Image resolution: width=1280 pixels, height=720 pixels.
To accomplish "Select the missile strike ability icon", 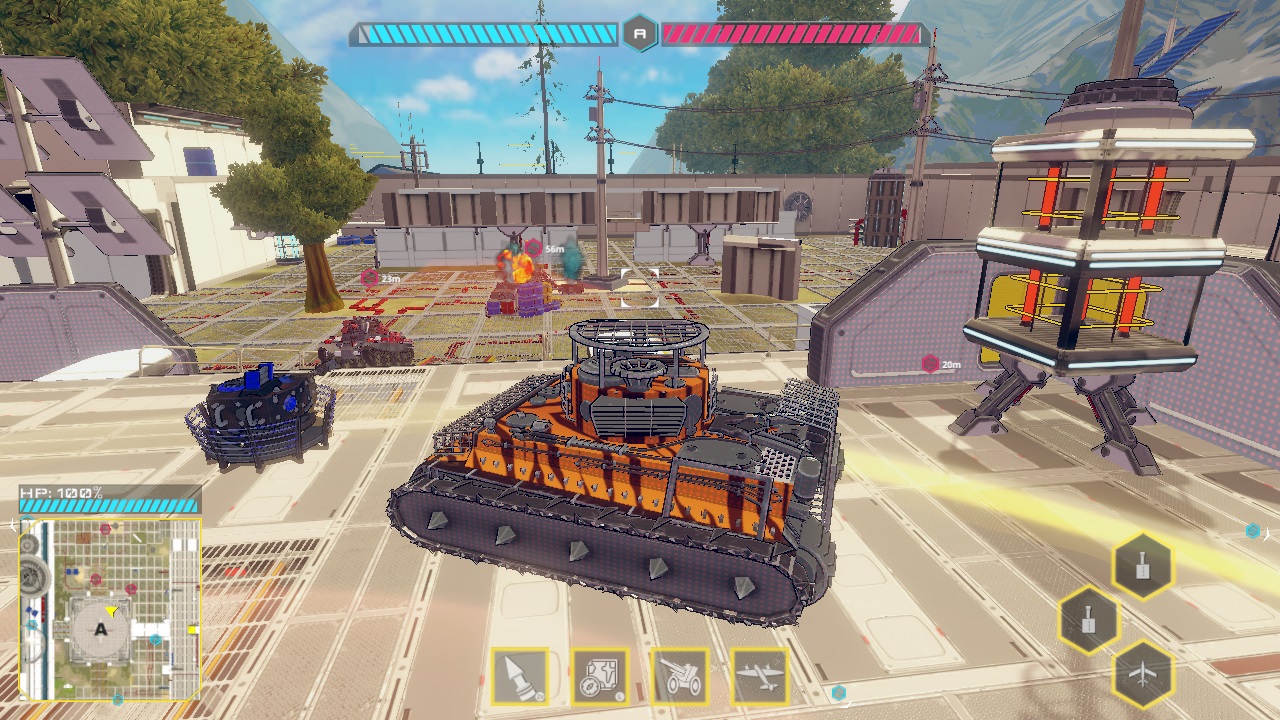I will tap(520, 677).
